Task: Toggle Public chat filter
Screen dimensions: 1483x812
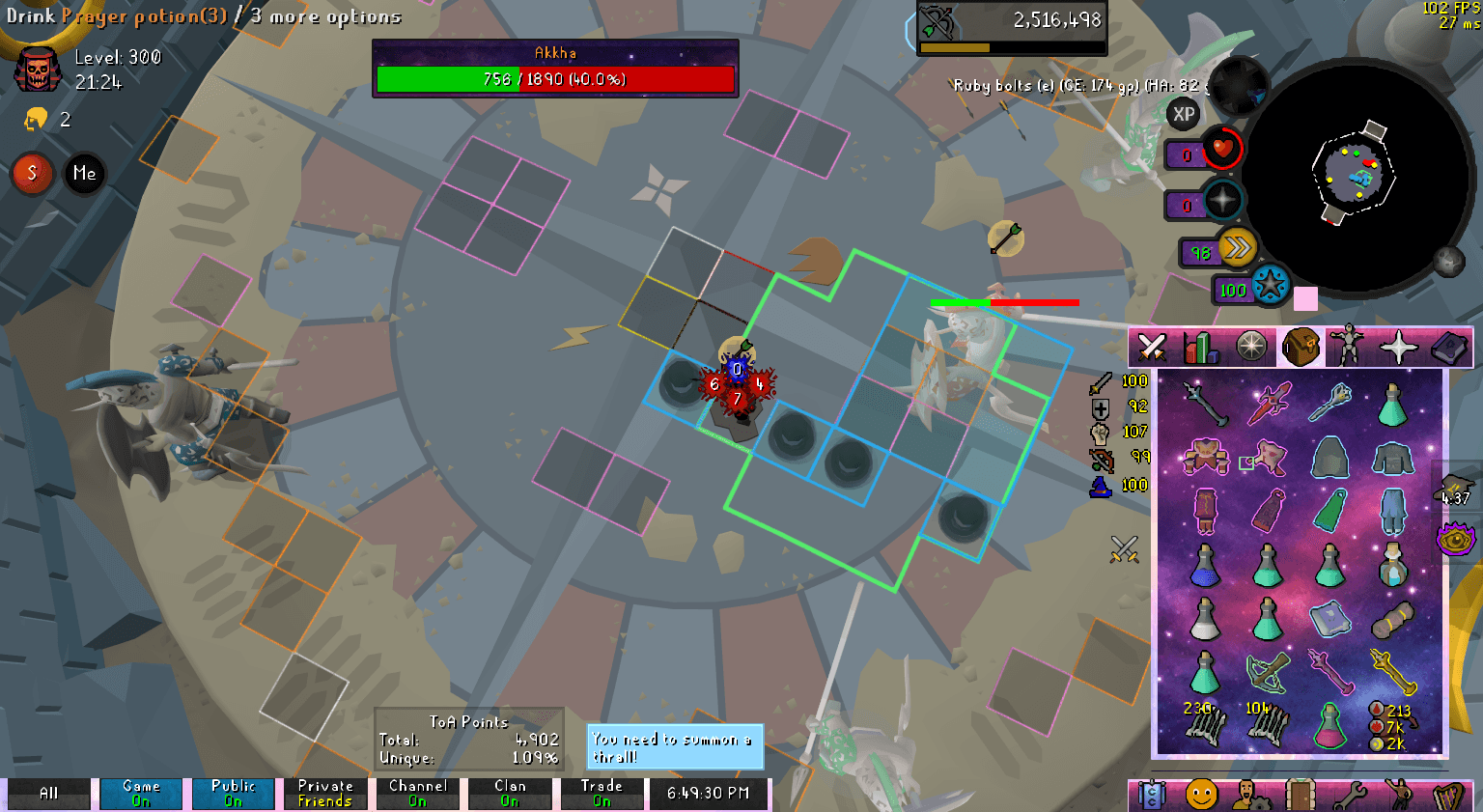Action: [233, 792]
